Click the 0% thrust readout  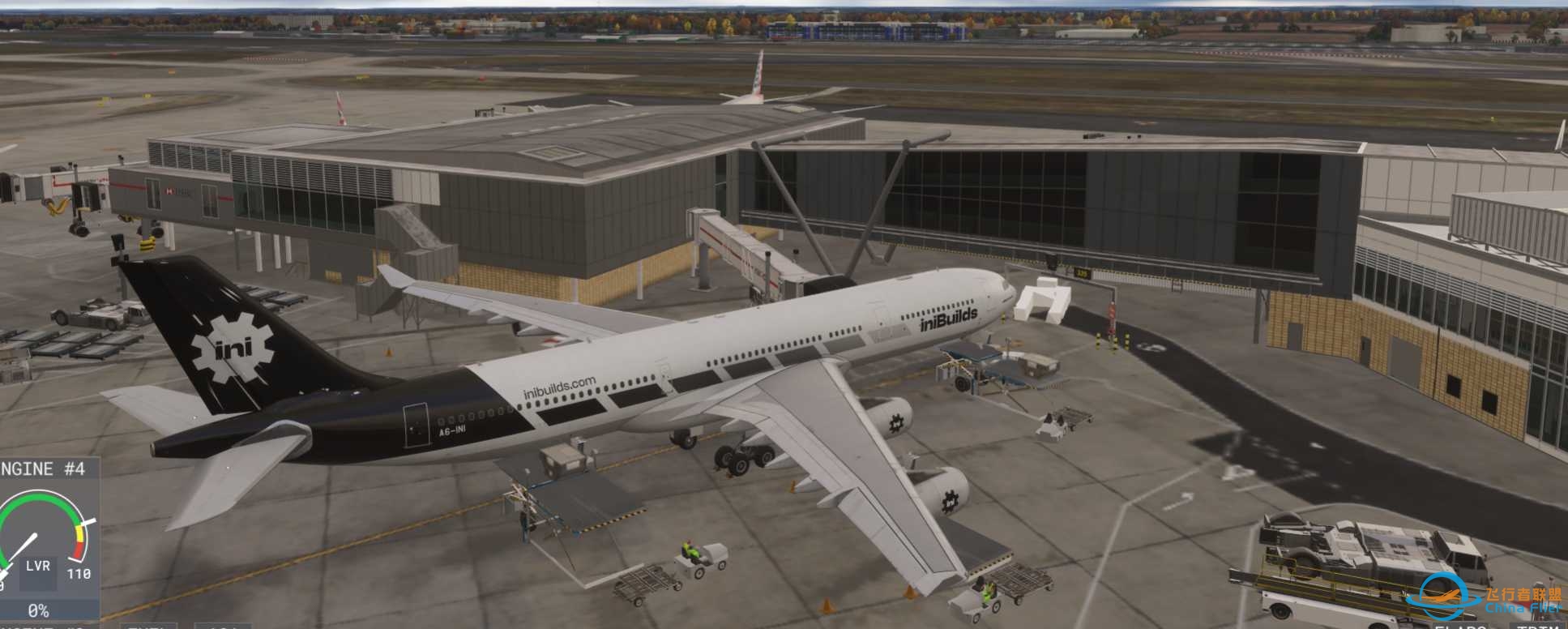(x=38, y=610)
